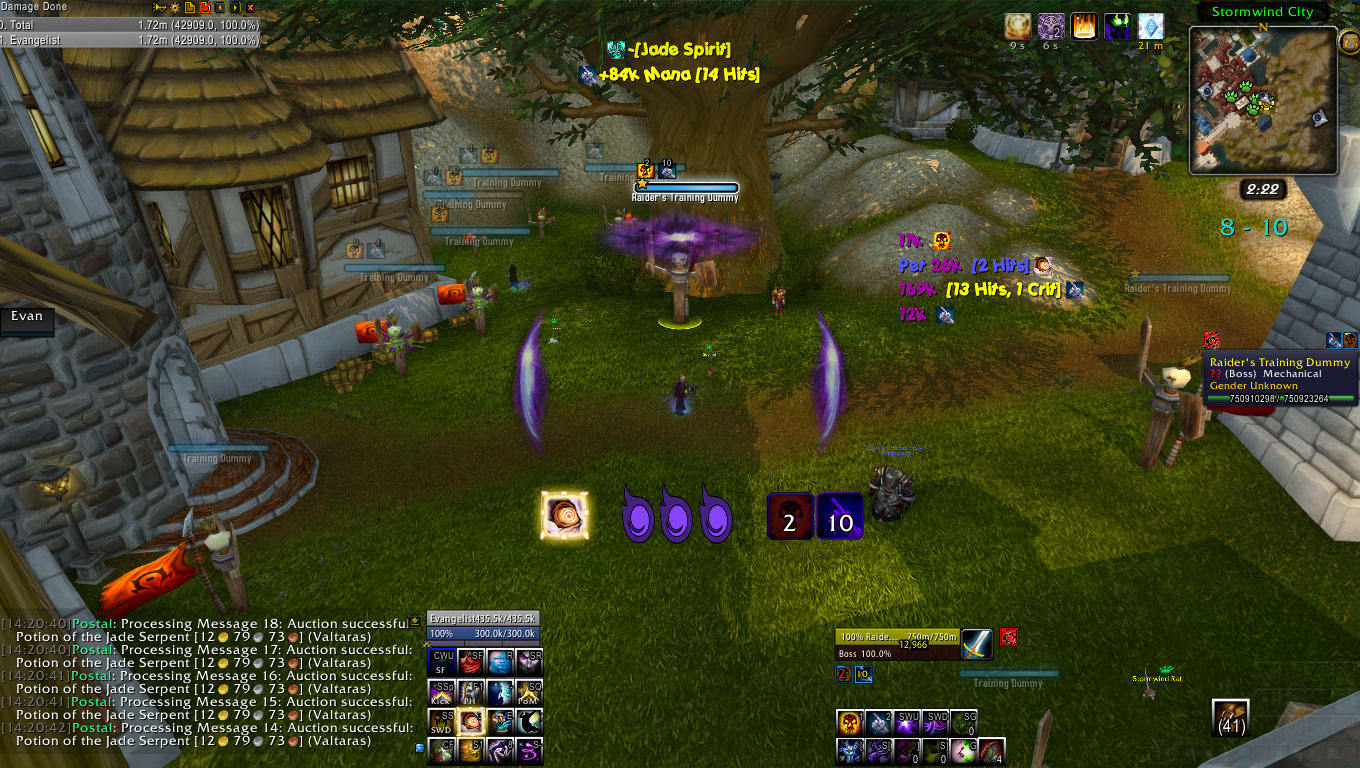Image resolution: width=1360 pixels, height=768 pixels.
Task: Activate the PoM-labeled action slot
Action: [530, 692]
